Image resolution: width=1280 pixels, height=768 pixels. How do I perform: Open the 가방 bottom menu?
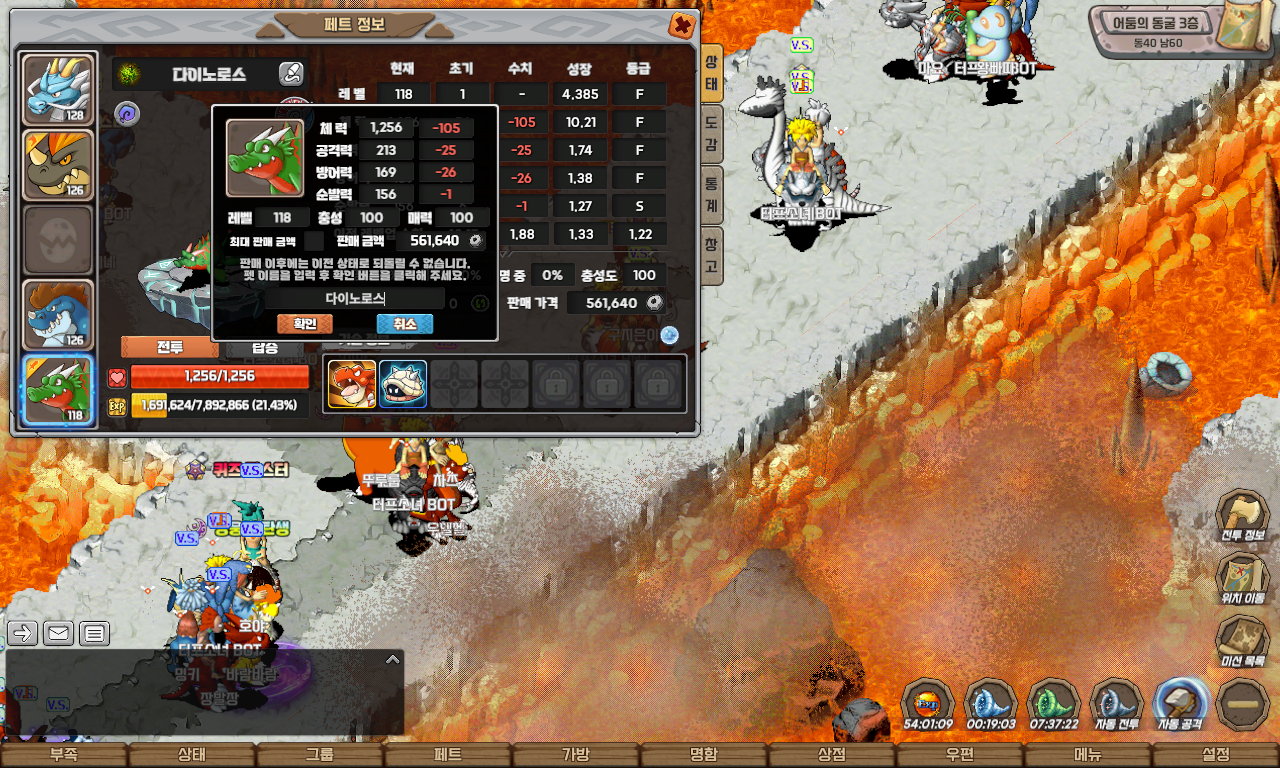[x=576, y=755]
